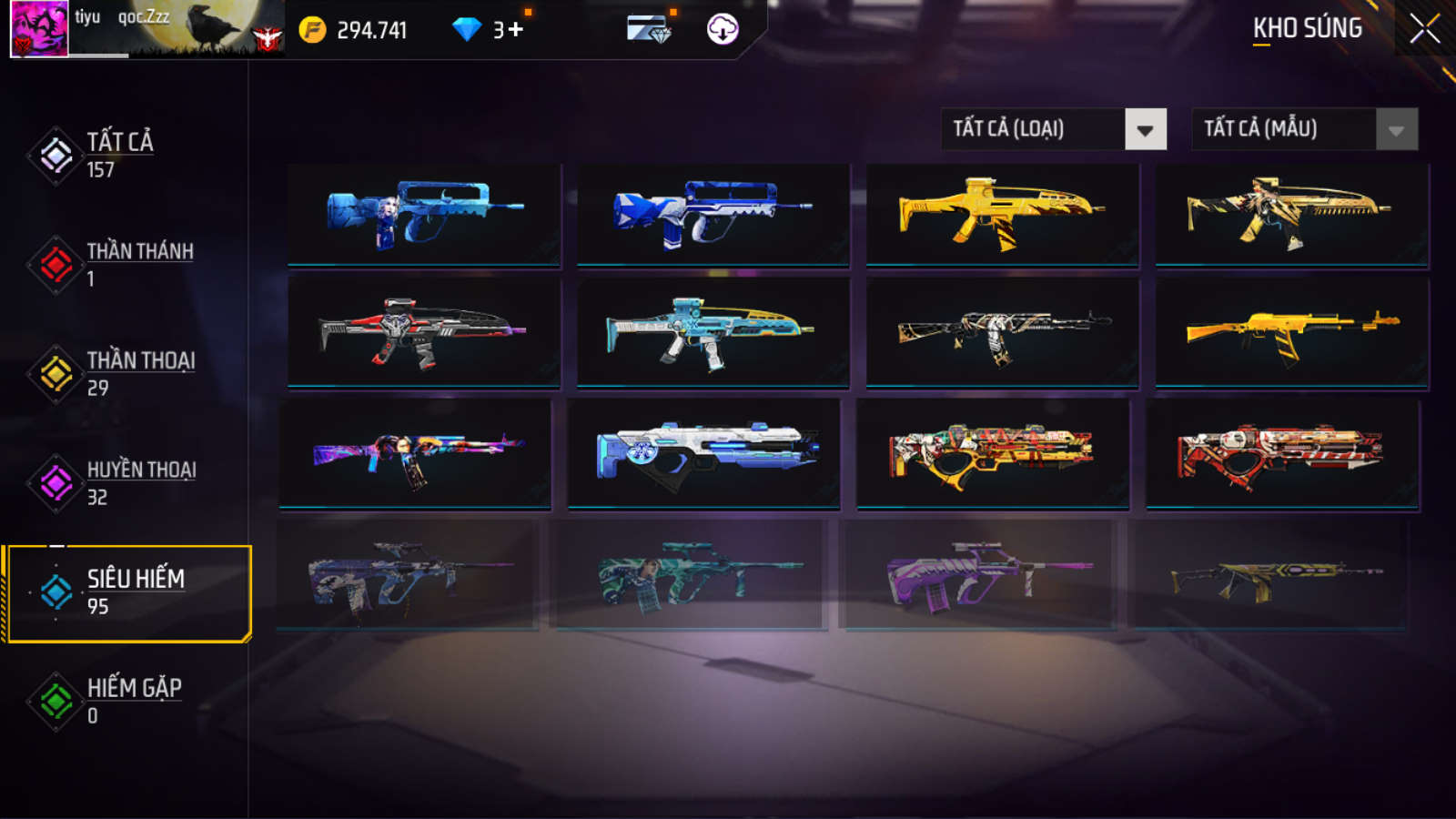Screen dimensions: 1456x819
Task: Pick the purple AUG skin
Action: tap(978, 575)
